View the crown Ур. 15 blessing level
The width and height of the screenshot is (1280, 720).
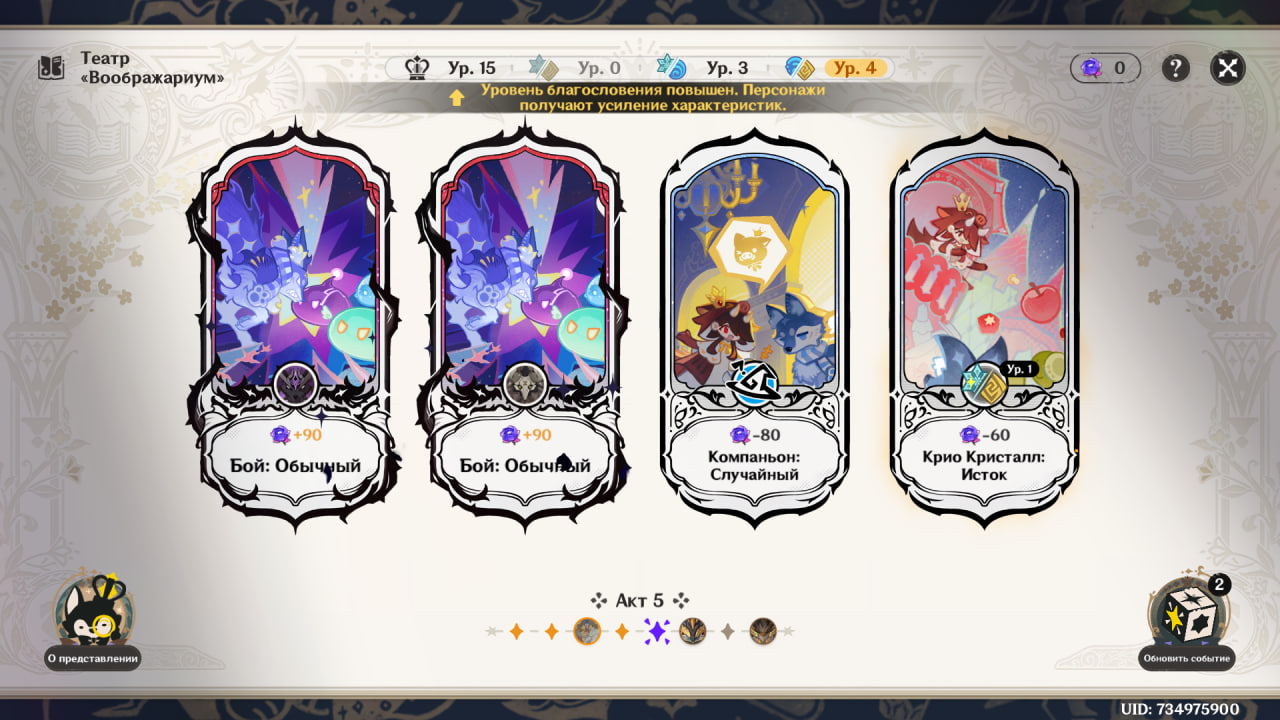point(452,68)
